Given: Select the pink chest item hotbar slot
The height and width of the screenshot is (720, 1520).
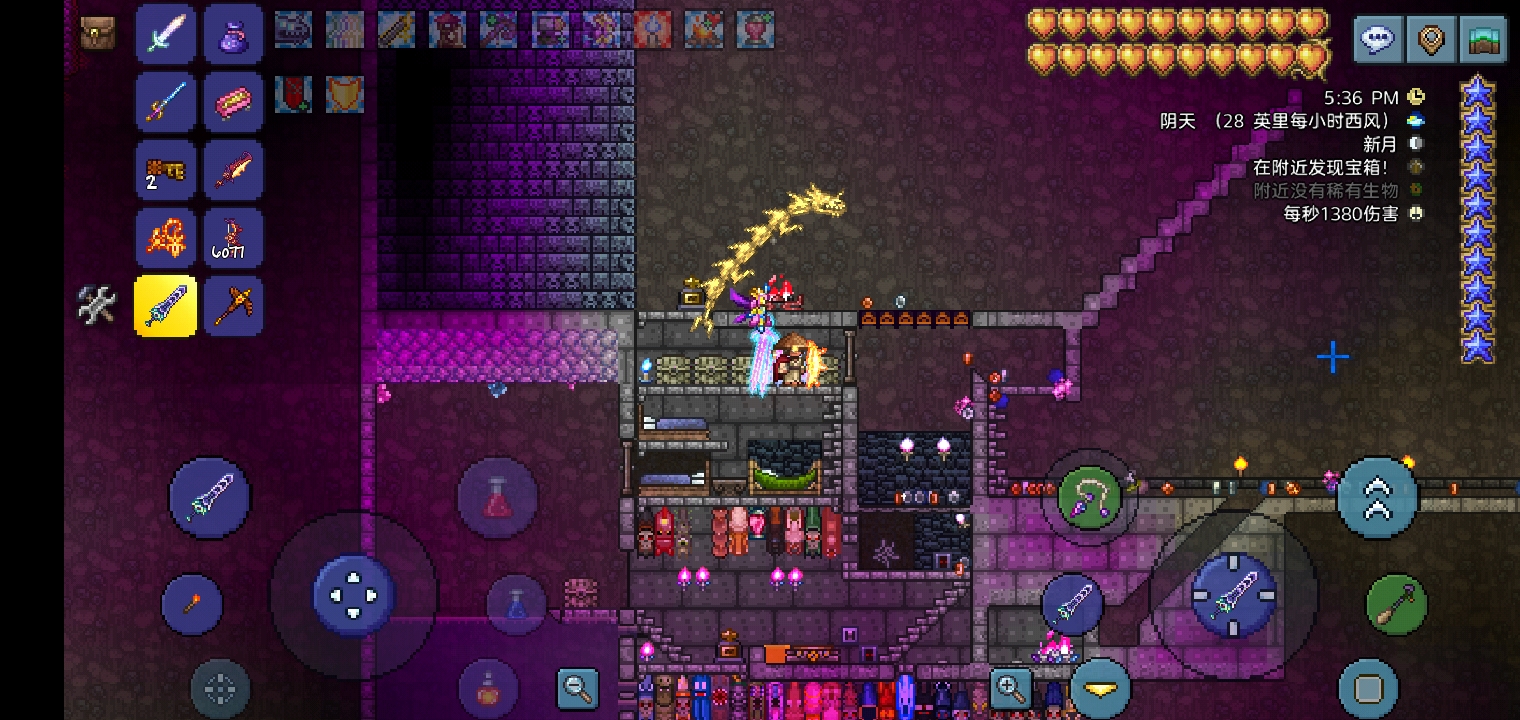Looking at the screenshot, I should pos(233,102).
